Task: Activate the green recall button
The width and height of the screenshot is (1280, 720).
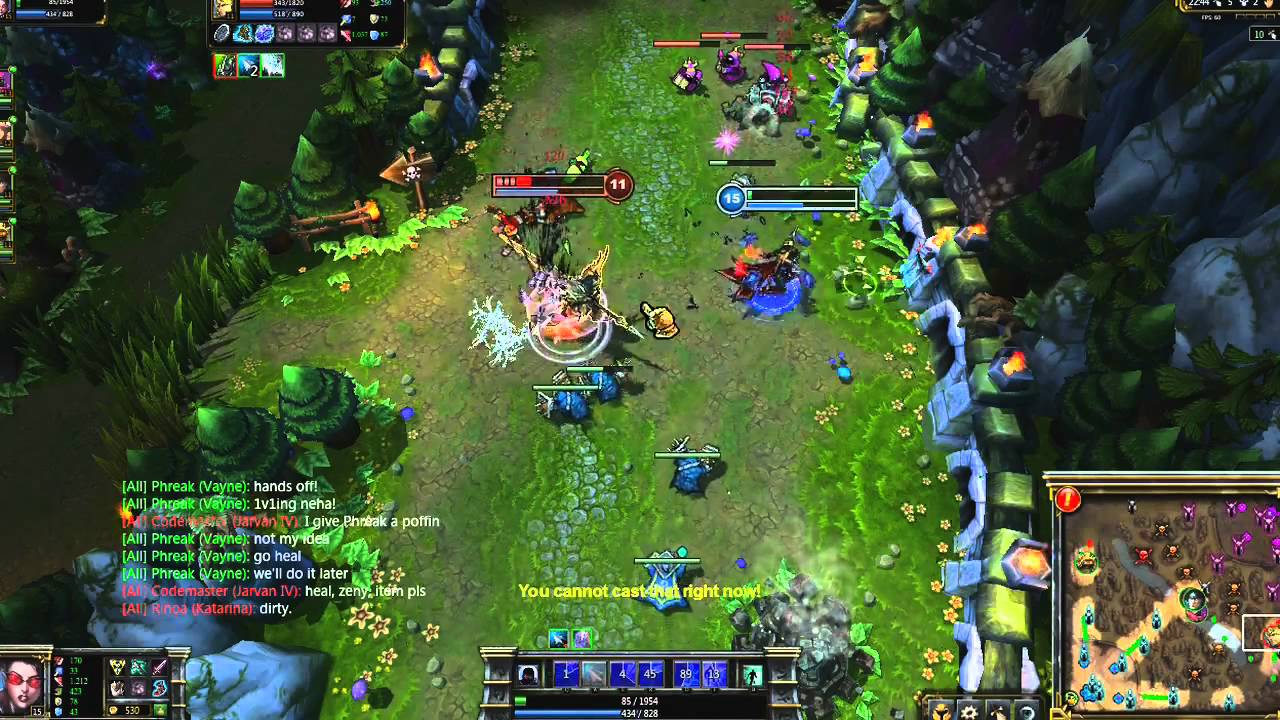Action: (x=751, y=675)
